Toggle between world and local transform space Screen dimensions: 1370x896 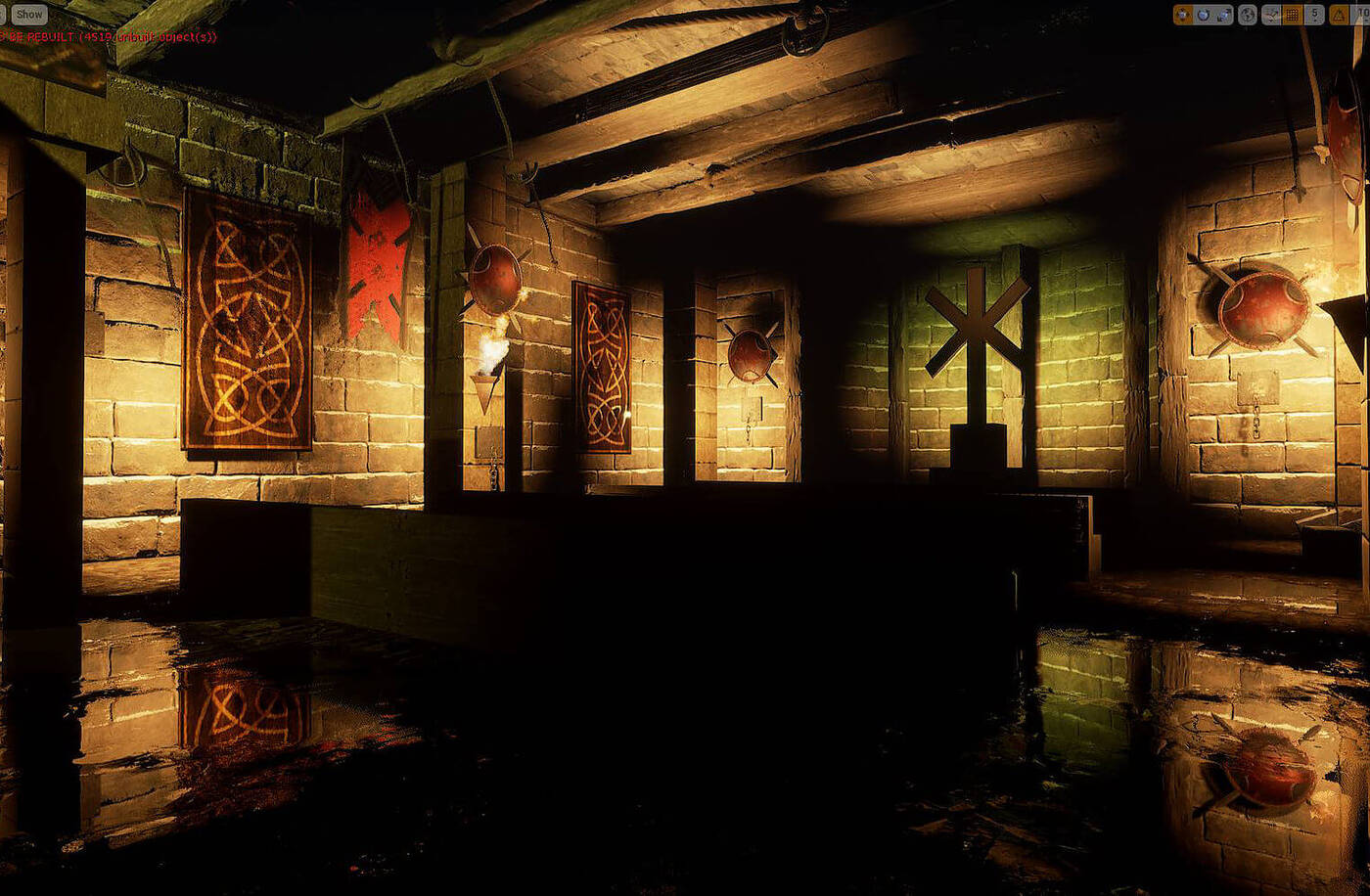point(1248,14)
